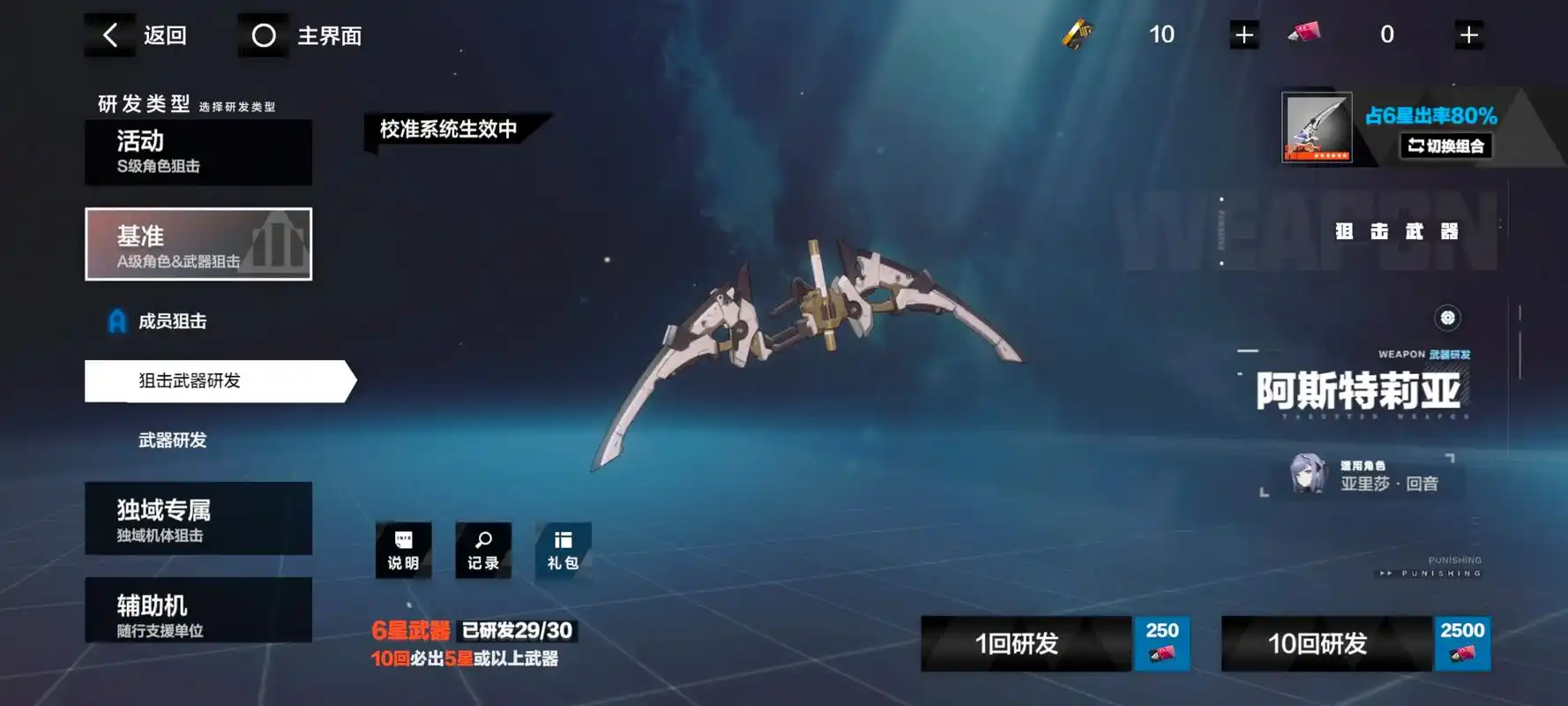Image resolution: width=1568 pixels, height=706 pixels.
Task: Expand the 独域专属 research category
Action: [x=198, y=518]
